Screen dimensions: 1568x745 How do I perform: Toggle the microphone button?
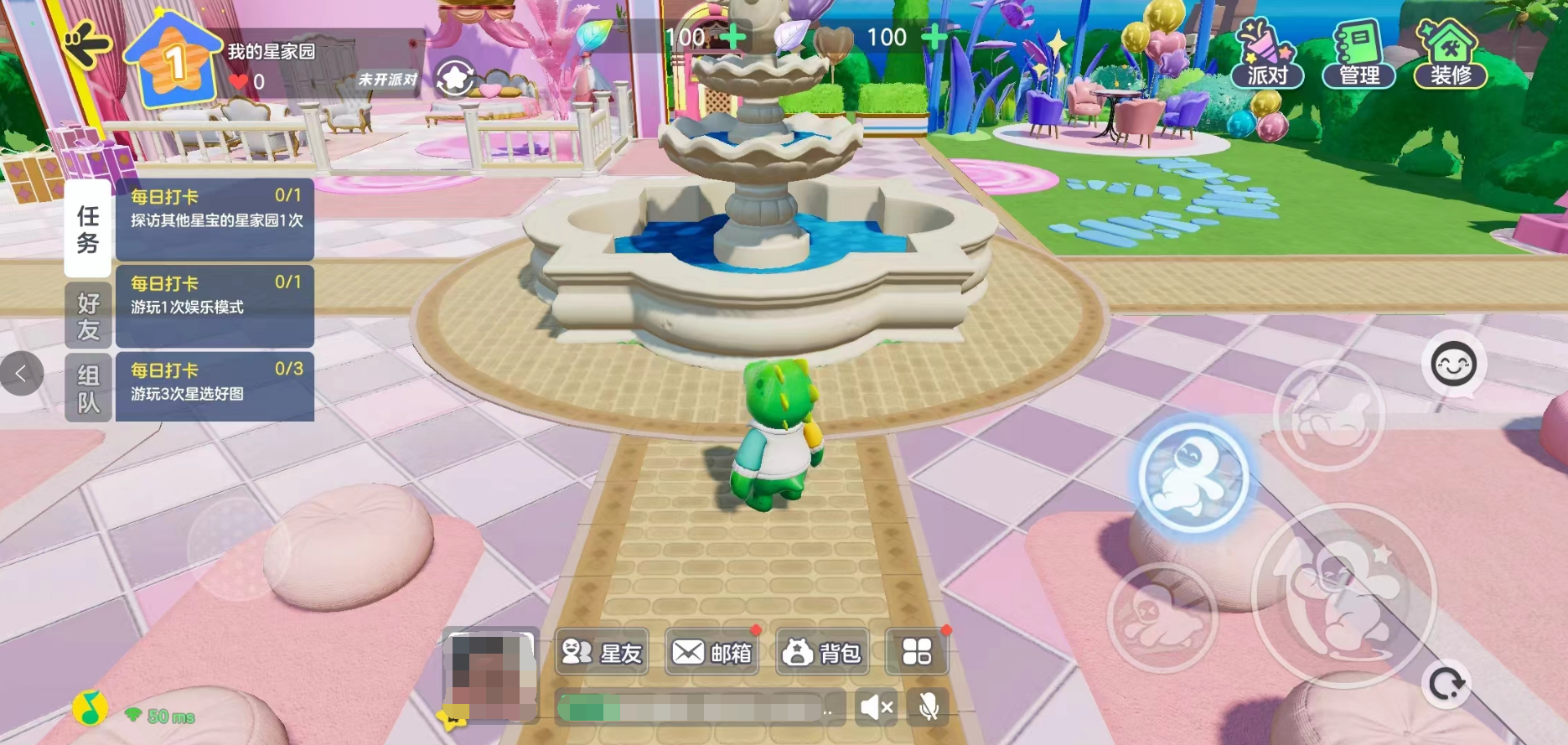[x=928, y=708]
